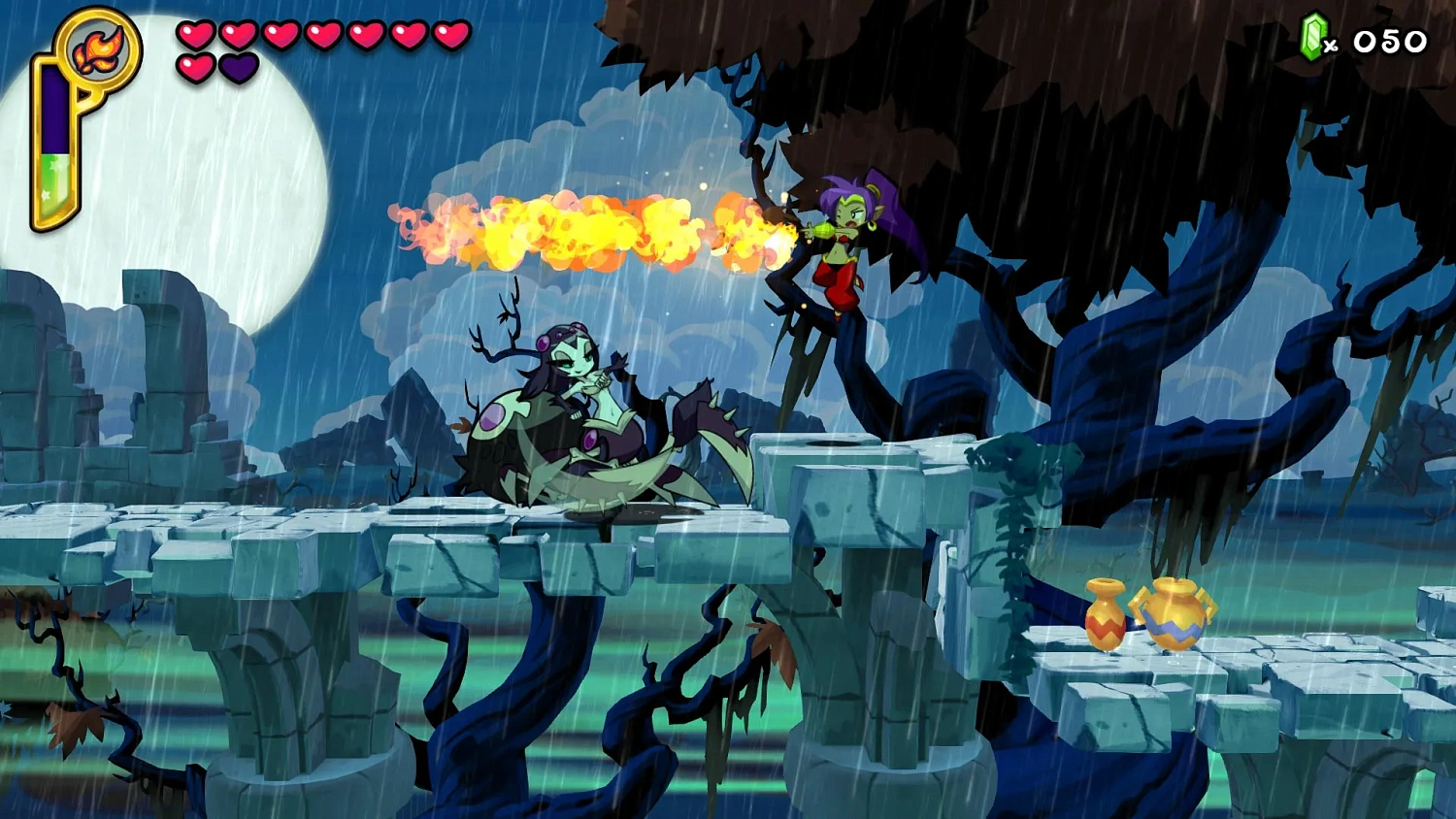The width and height of the screenshot is (1456, 819).
Task: Toggle the middle heart in the health row
Action: (324, 34)
